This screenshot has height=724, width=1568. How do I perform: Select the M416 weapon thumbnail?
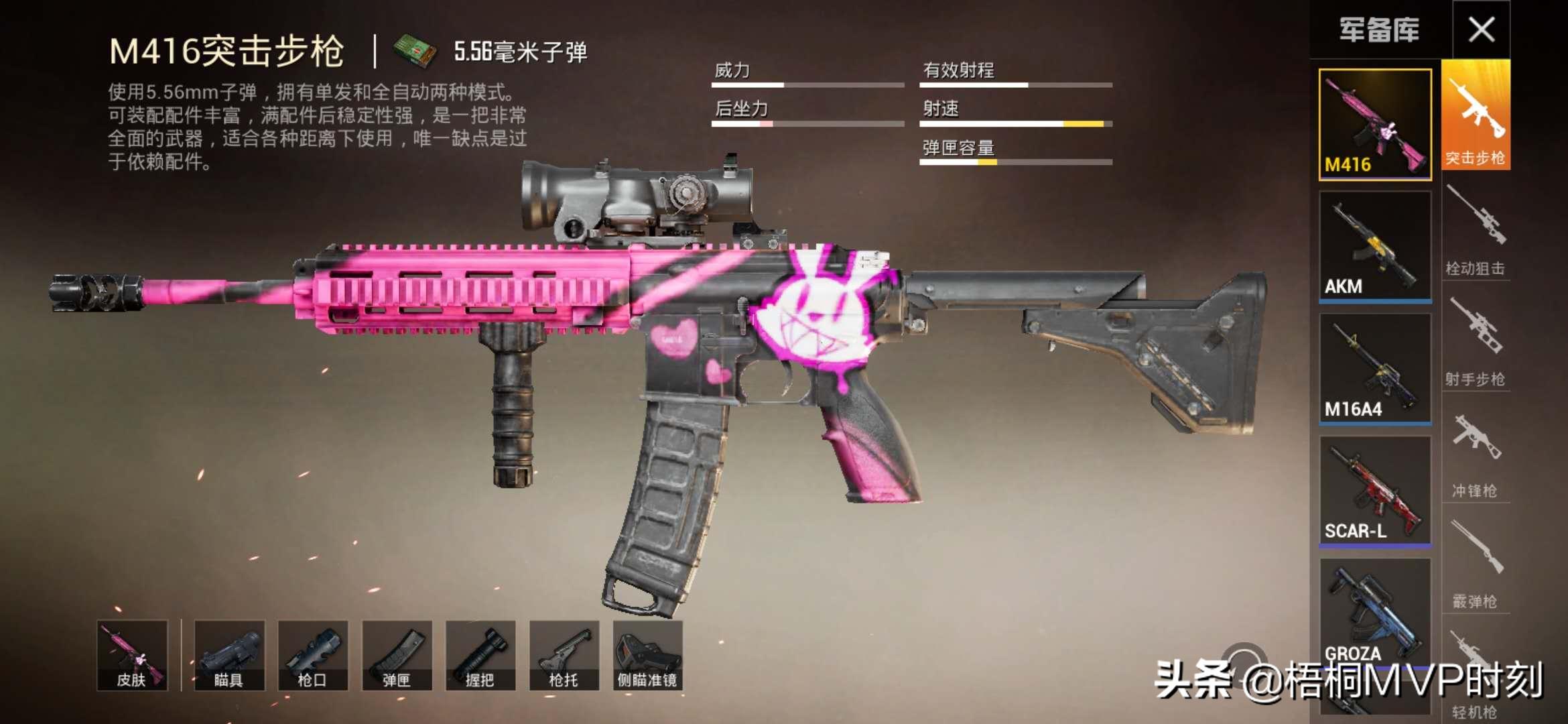coord(1375,125)
